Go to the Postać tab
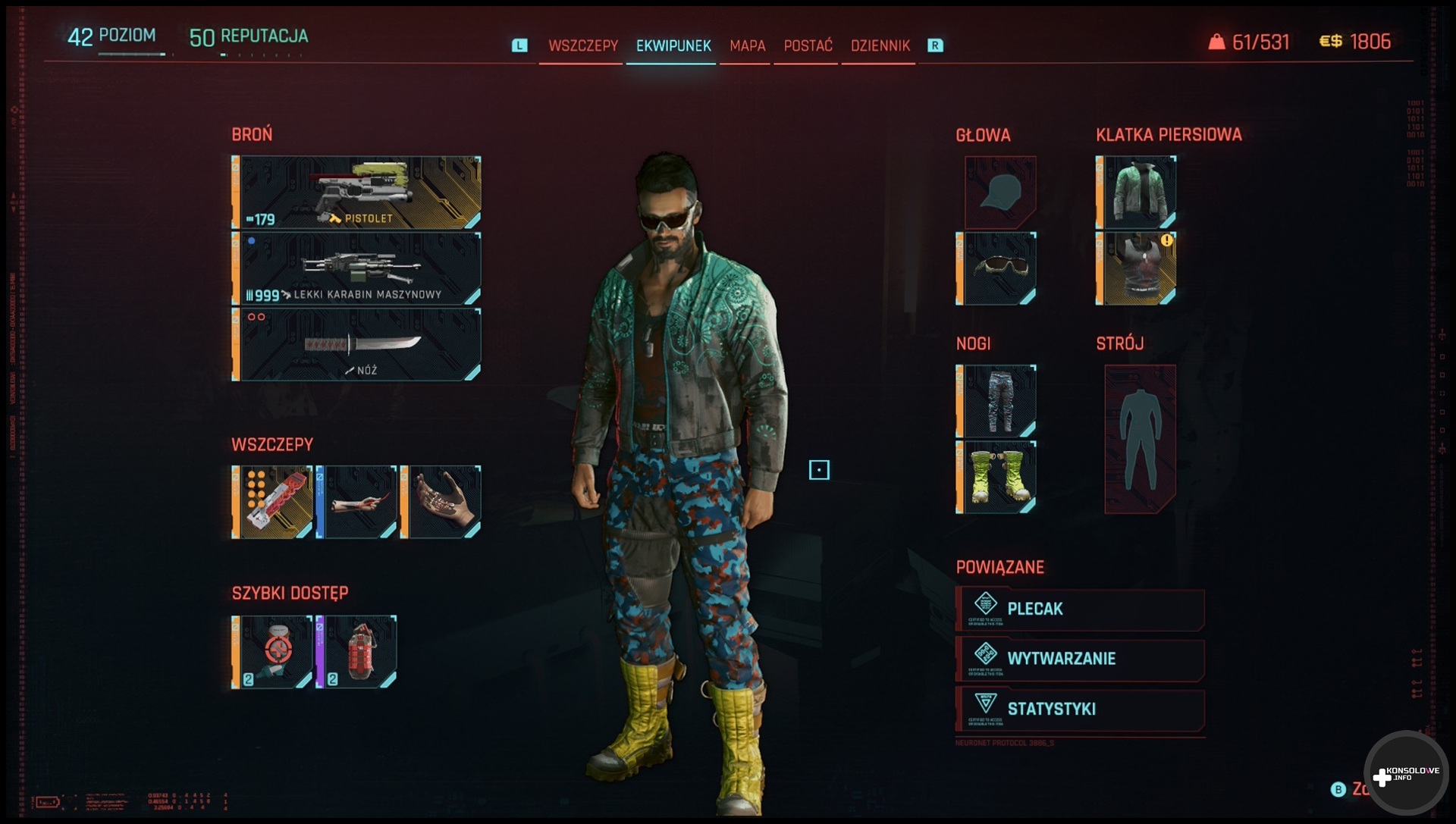 (808, 45)
